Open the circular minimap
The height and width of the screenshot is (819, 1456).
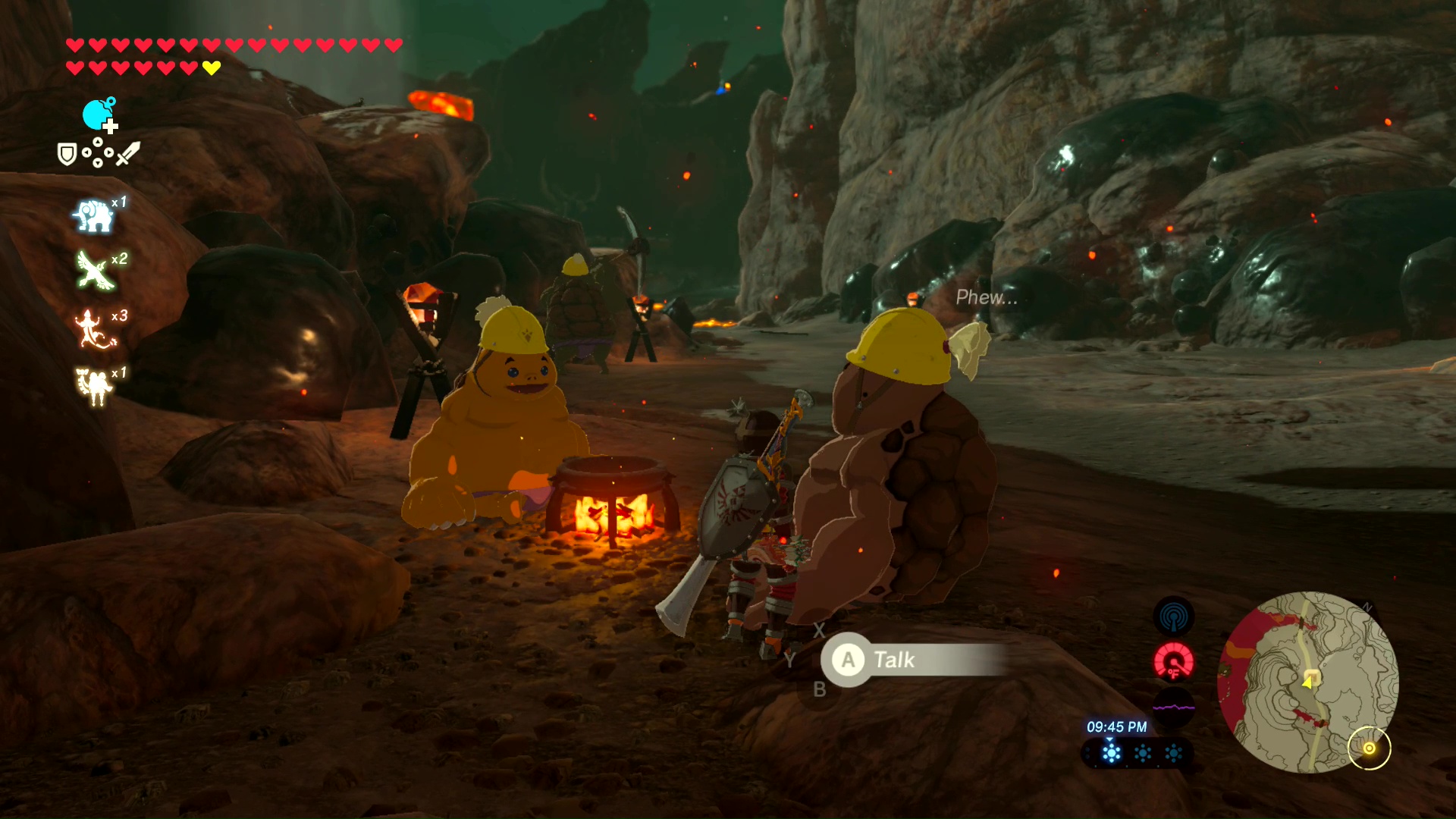pyautogui.click(x=1307, y=682)
